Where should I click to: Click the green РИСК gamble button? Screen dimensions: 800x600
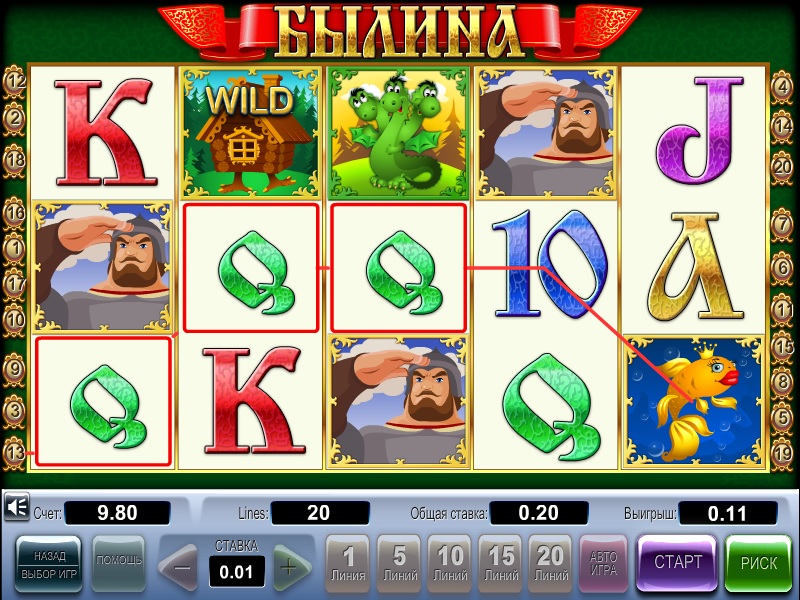[758, 563]
